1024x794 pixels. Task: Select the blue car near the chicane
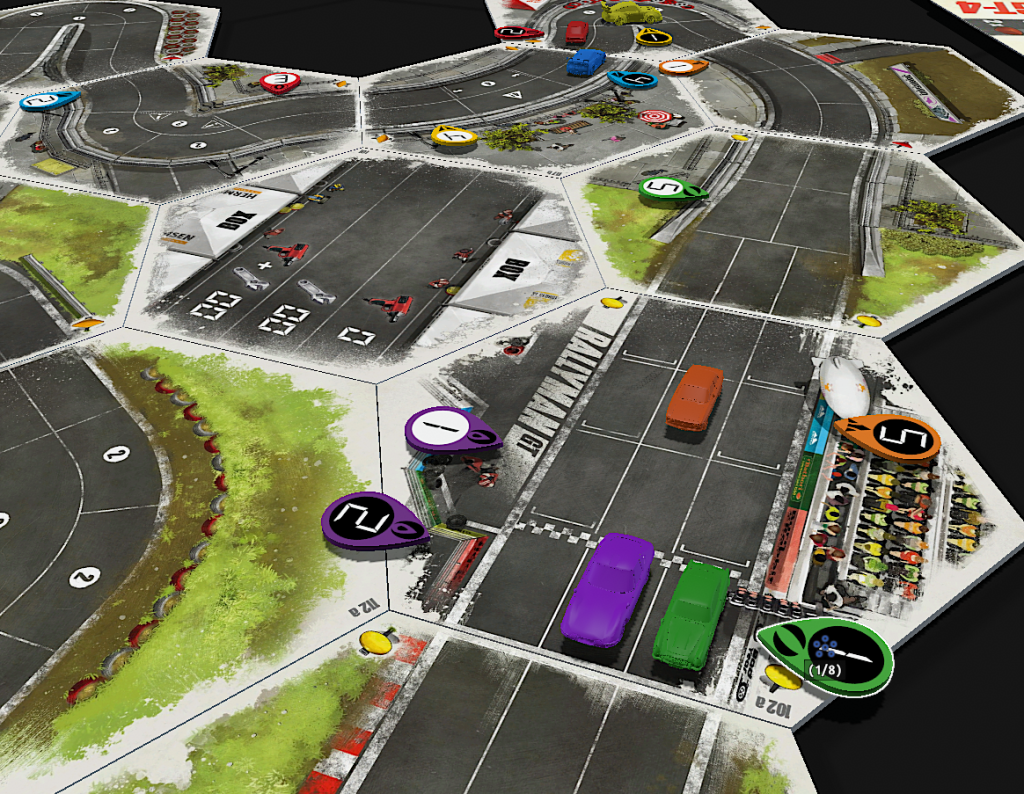click(585, 62)
